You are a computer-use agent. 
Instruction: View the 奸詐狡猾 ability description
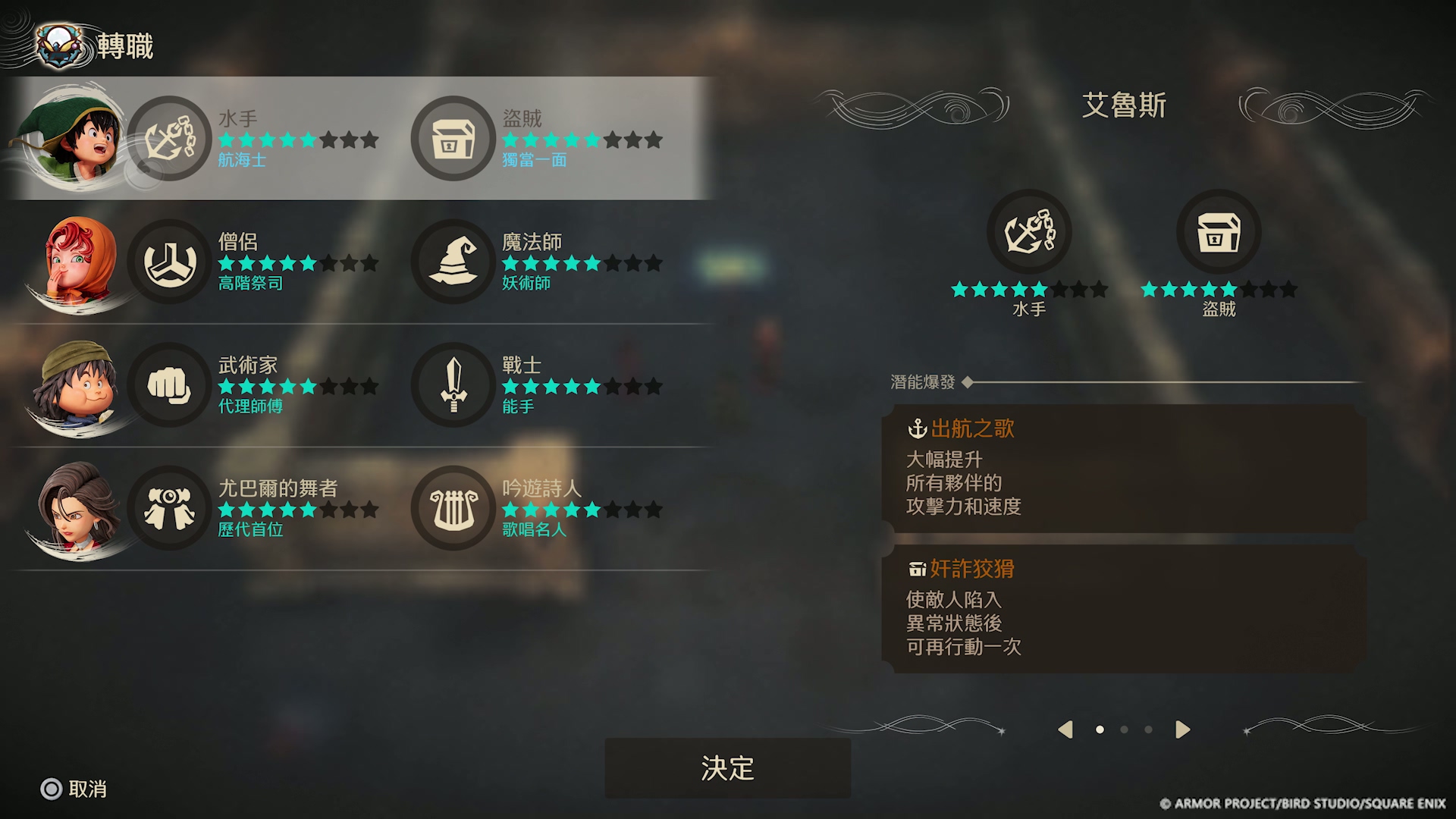pos(1124,608)
